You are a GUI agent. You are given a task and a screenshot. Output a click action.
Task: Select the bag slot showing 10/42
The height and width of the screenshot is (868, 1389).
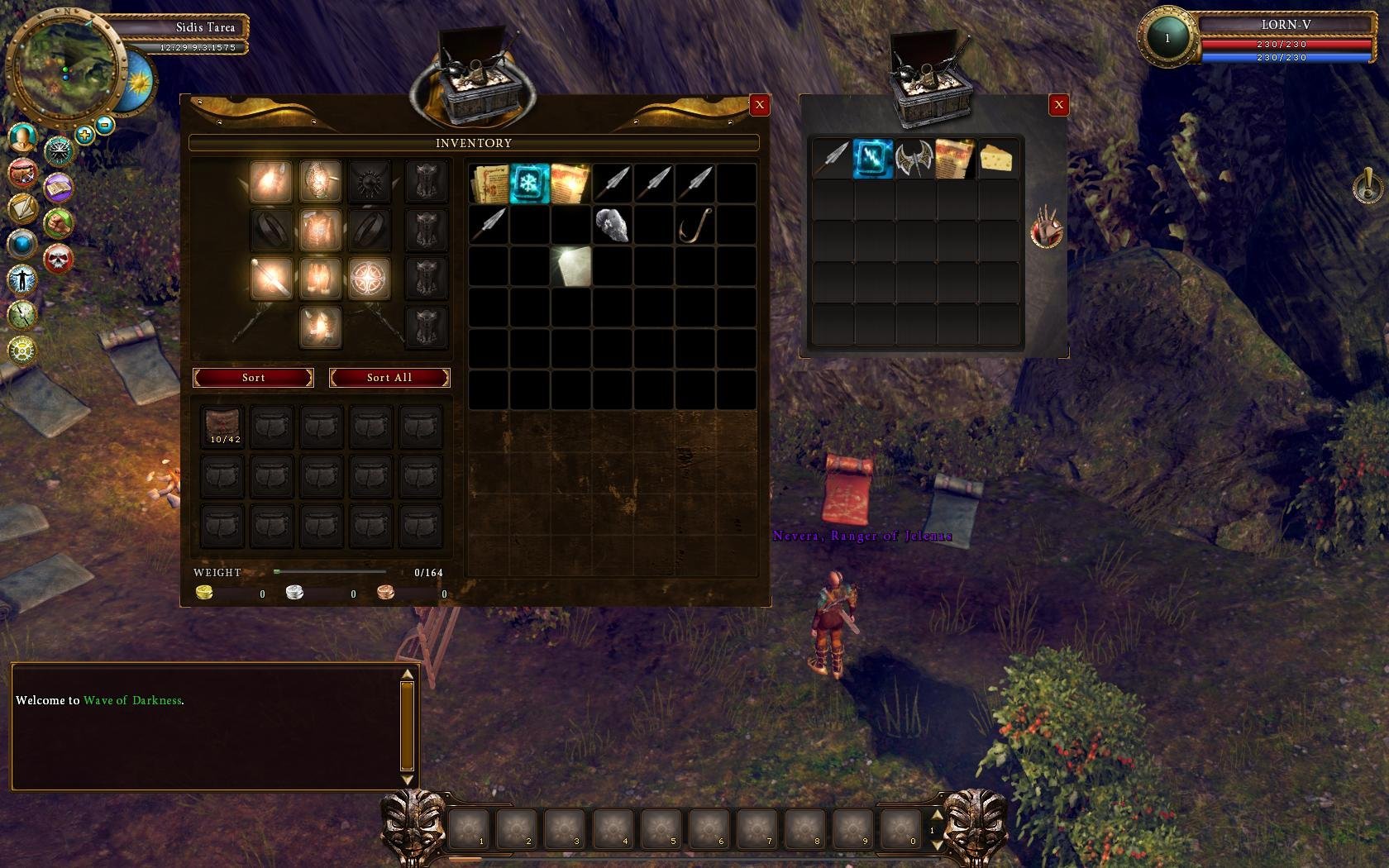point(222,427)
